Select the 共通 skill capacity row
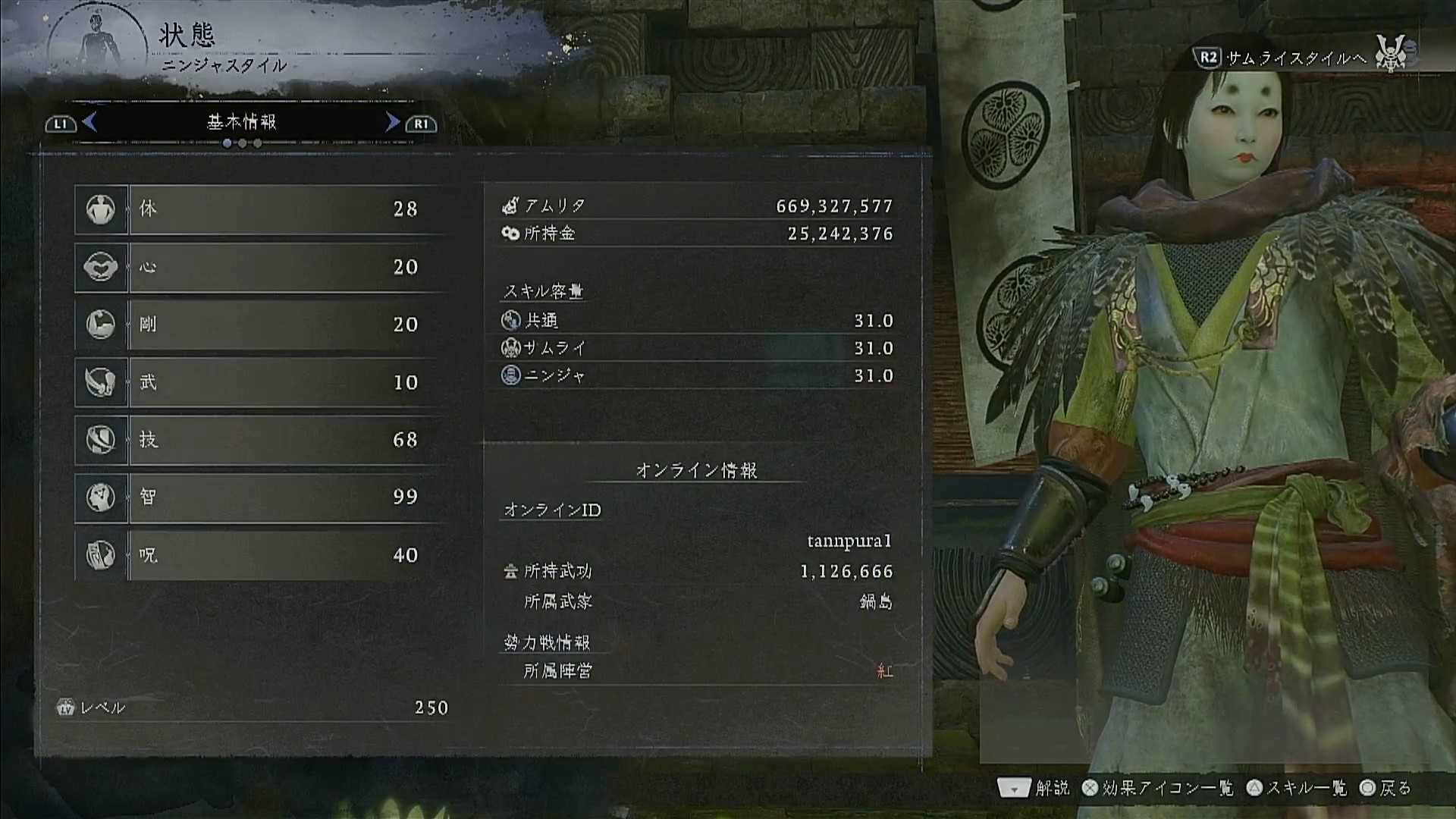Image resolution: width=1456 pixels, height=819 pixels. point(696,321)
